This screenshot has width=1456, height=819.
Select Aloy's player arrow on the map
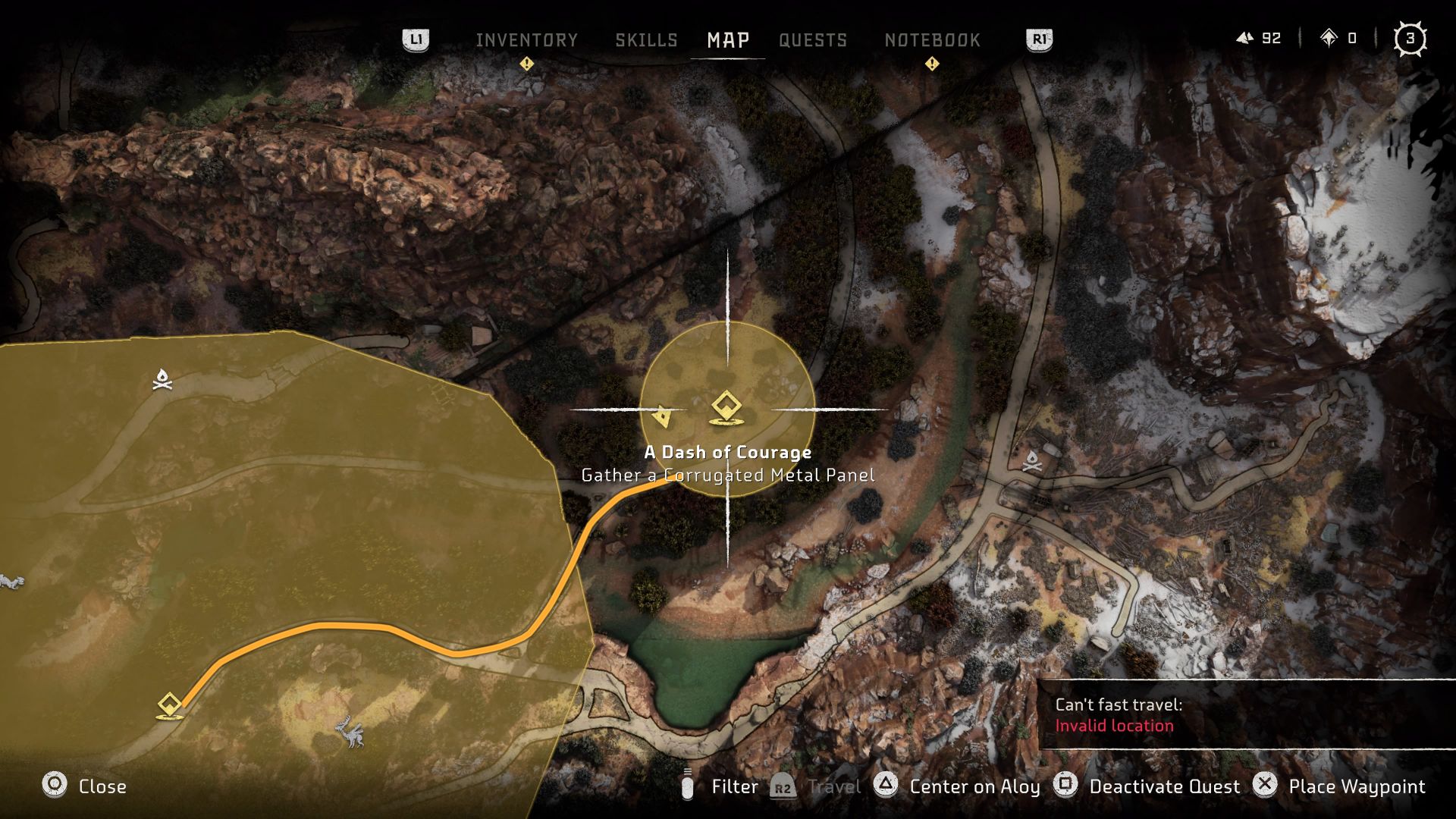[x=663, y=414]
